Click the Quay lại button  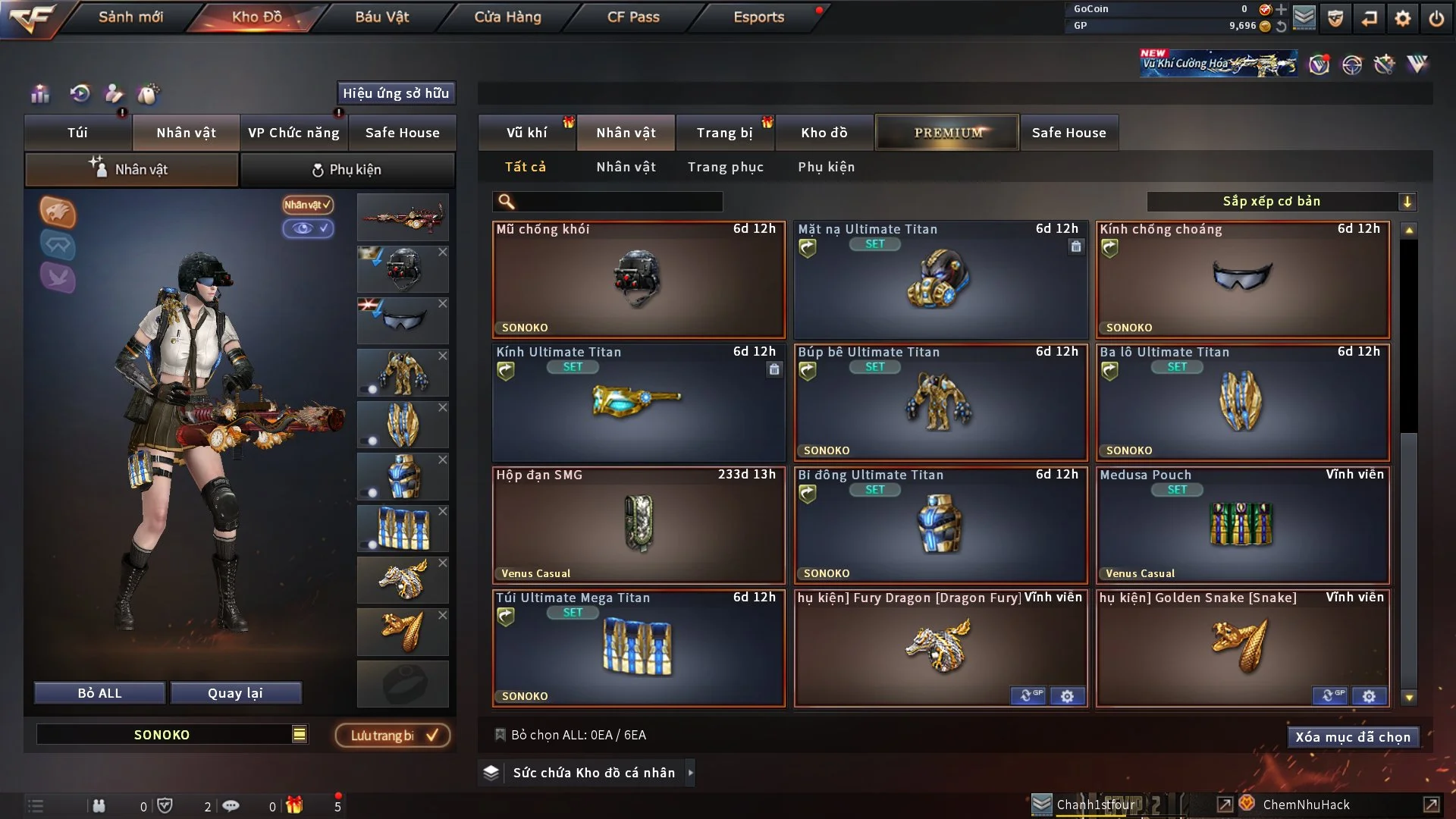(x=235, y=693)
